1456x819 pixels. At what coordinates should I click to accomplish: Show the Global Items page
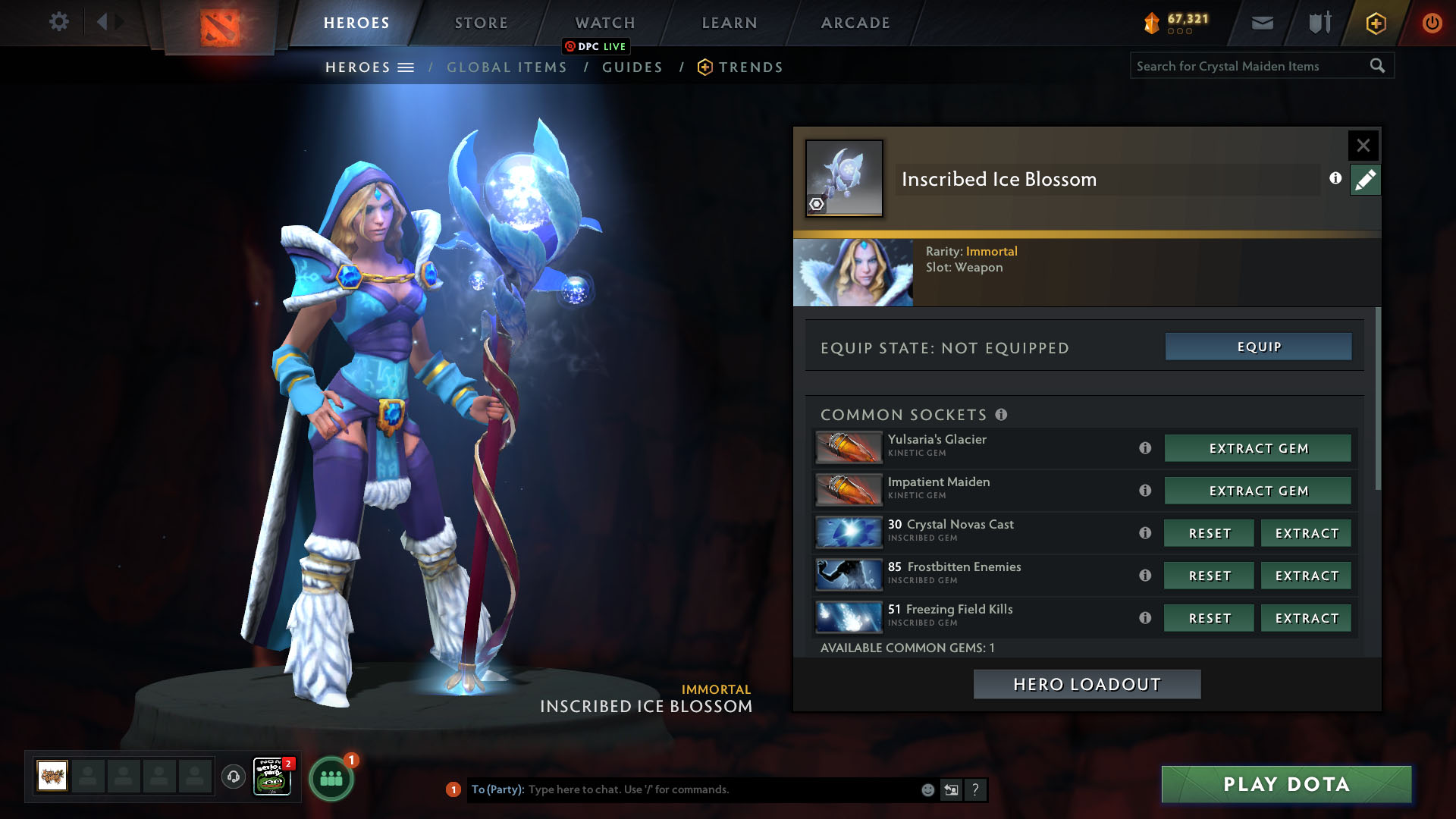tap(507, 67)
